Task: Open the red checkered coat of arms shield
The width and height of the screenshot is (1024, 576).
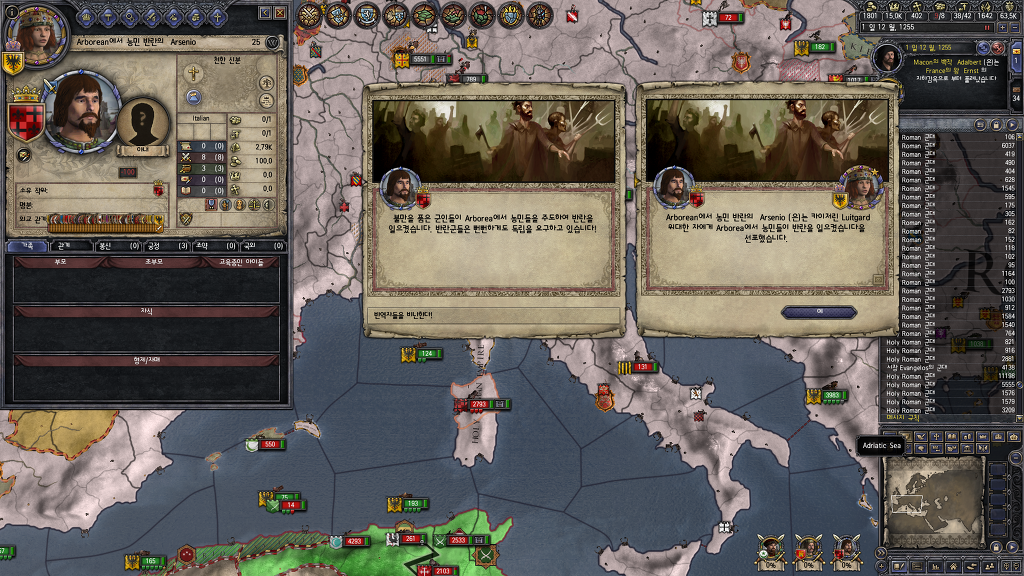Action: click(x=24, y=120)
